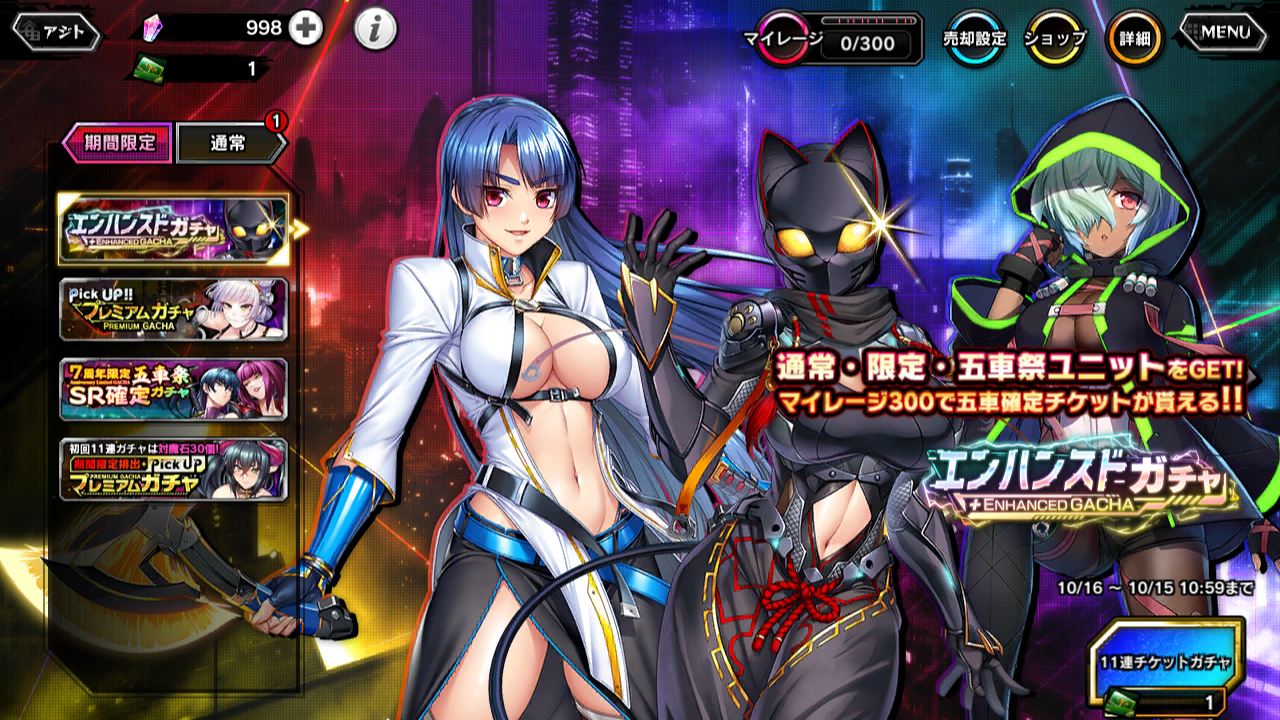Select the 初回11連 Premium Gacha banner
The width and height of the screenshot is (1280, 720).
pos(174,469)
